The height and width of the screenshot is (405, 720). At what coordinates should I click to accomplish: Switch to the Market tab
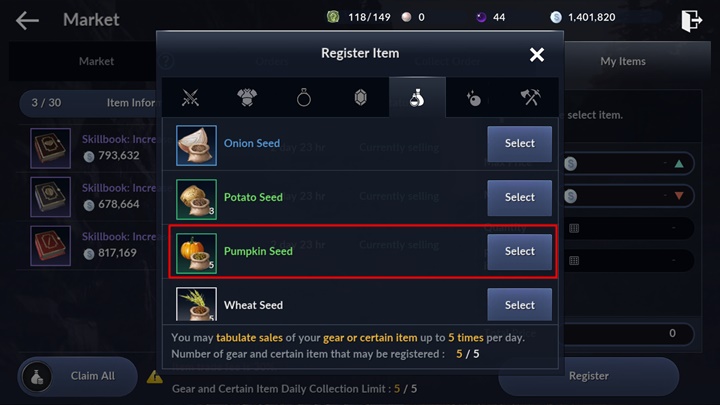96,61
